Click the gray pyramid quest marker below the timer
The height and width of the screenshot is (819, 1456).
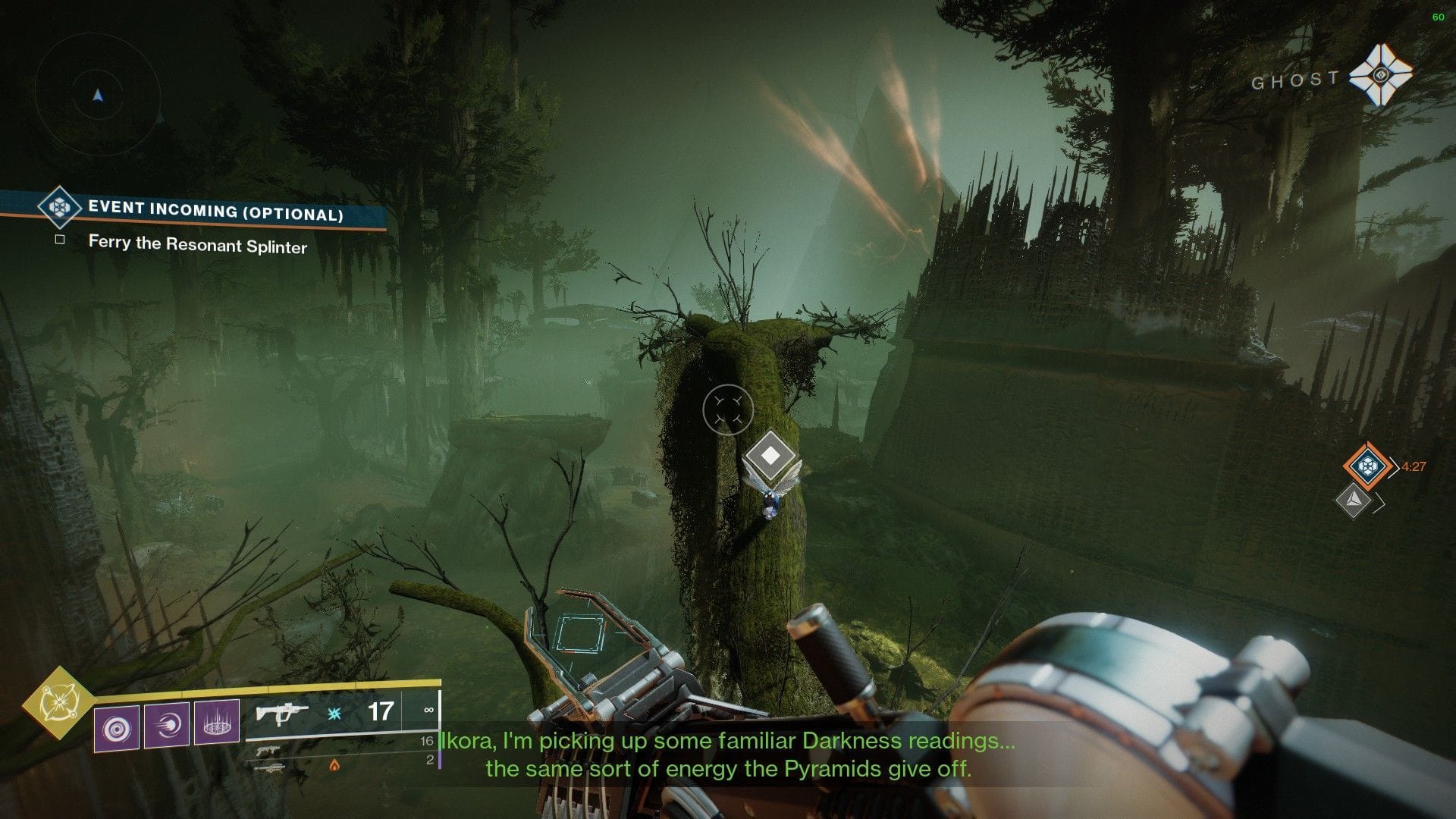coord(1355,502)
